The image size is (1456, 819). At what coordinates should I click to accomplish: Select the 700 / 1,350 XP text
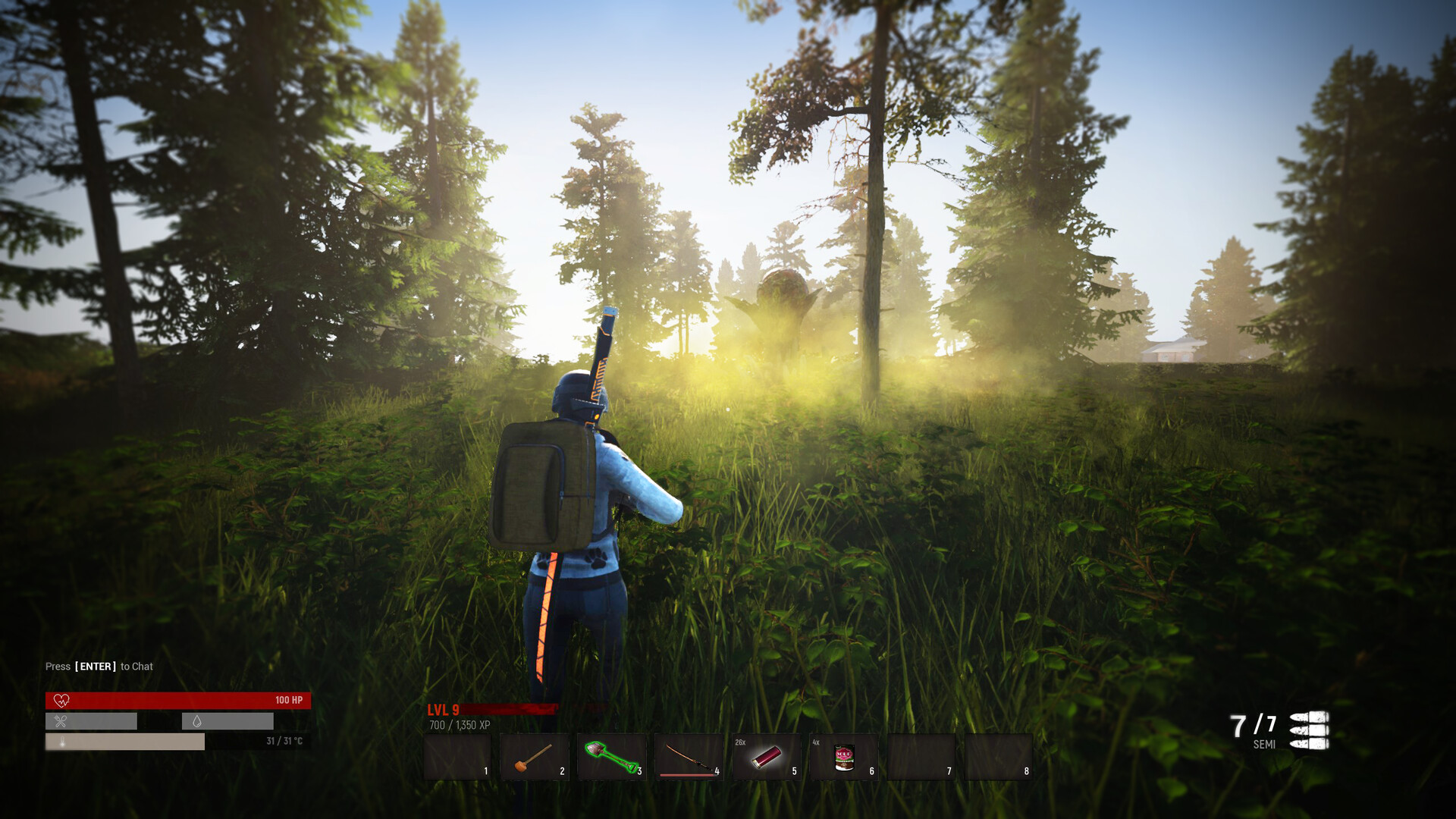(459, 724)
